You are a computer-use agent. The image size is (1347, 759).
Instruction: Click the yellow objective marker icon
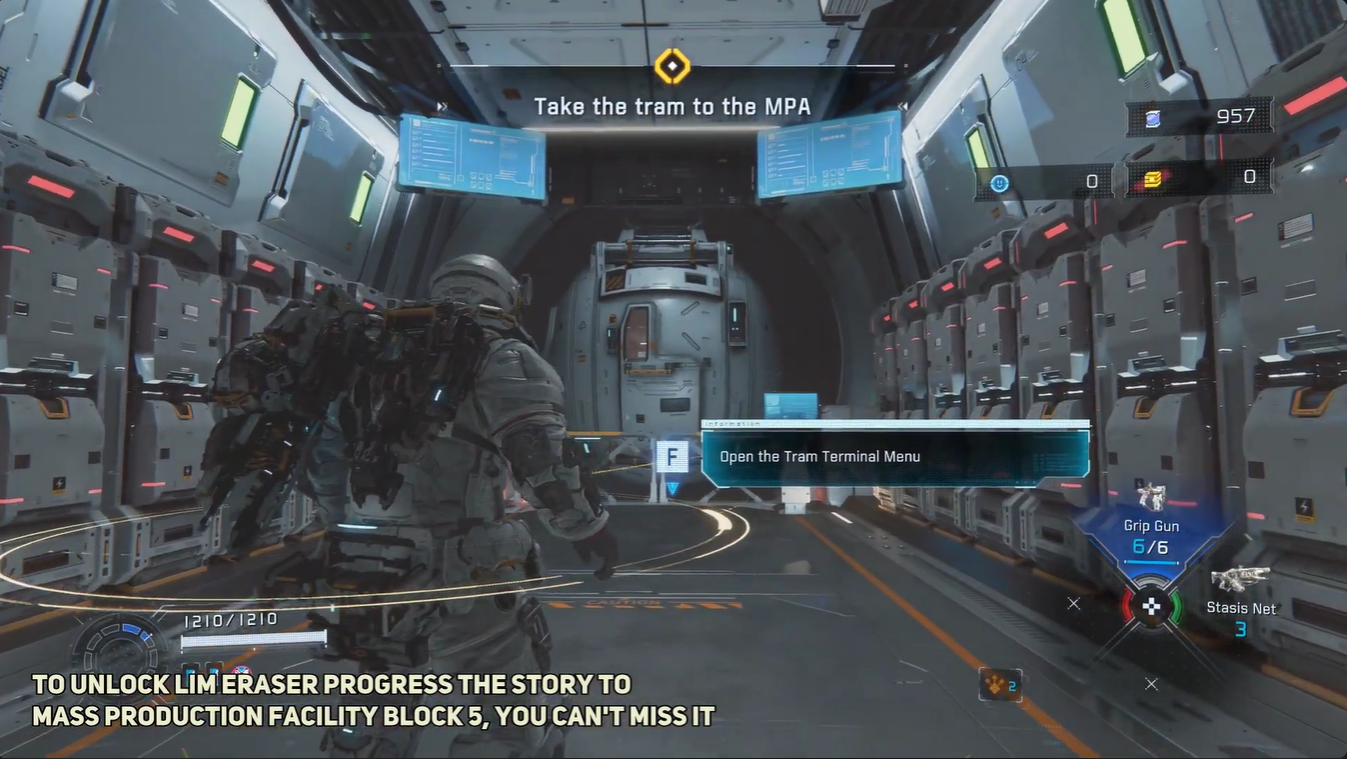click(x=672, y=67)
